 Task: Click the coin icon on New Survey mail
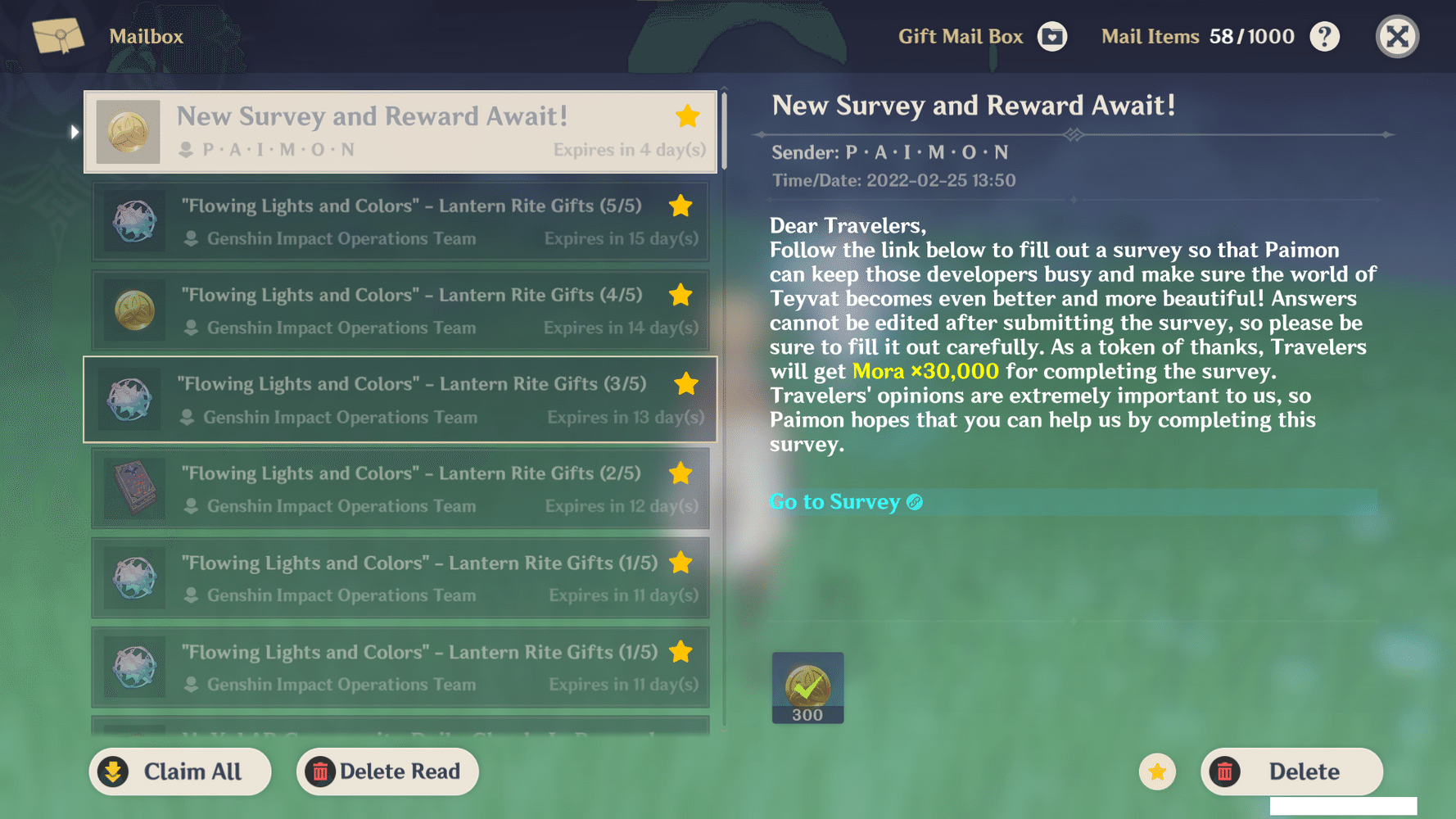128,131
